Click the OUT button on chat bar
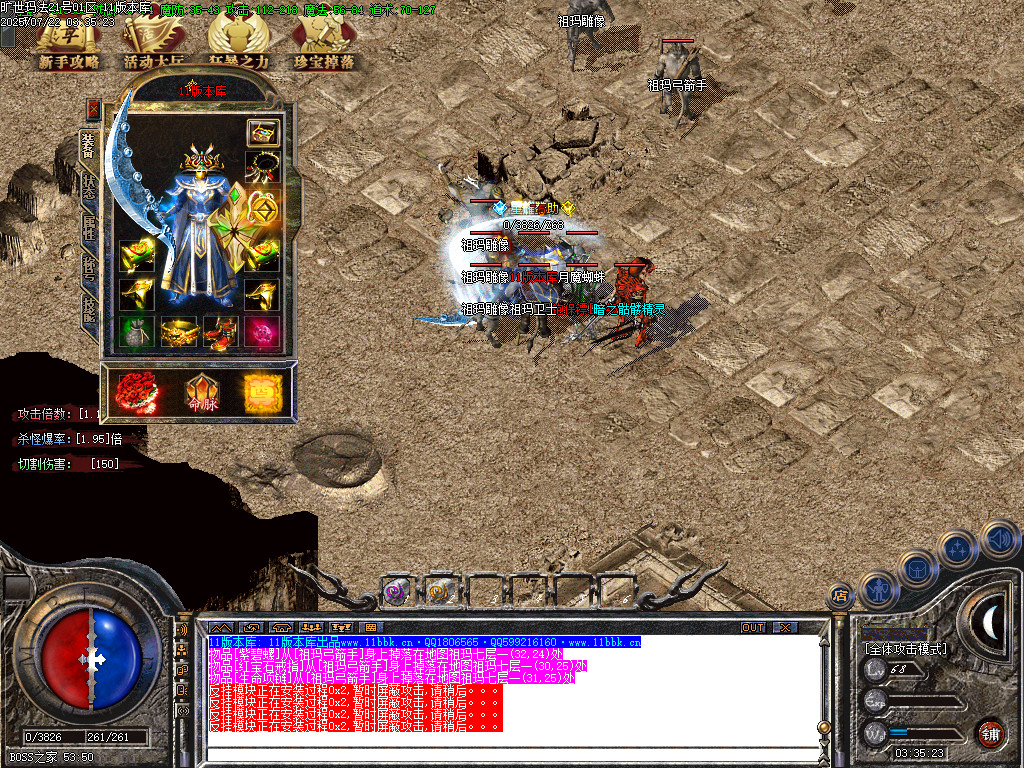The height and width of the screenshot is (768, 1024). click(753, 627)
